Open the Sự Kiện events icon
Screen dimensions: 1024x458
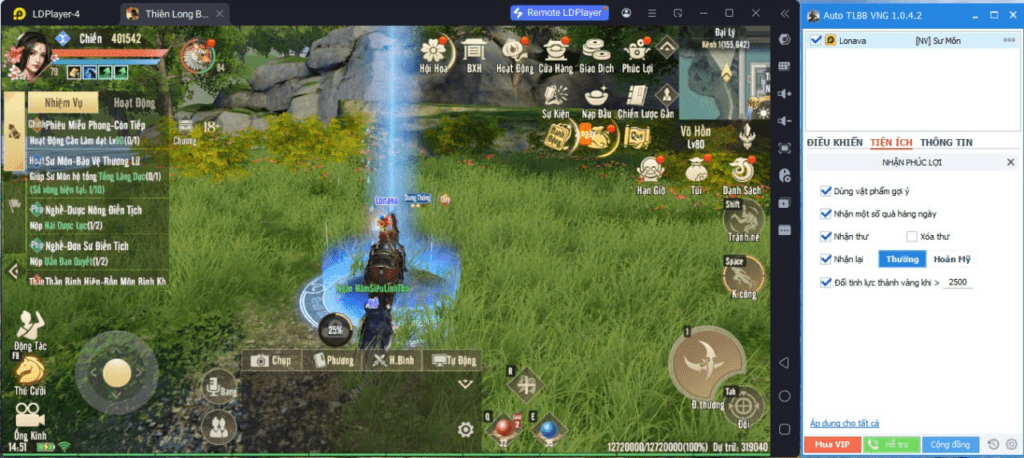pyautogui.click(x=556, y=99)
